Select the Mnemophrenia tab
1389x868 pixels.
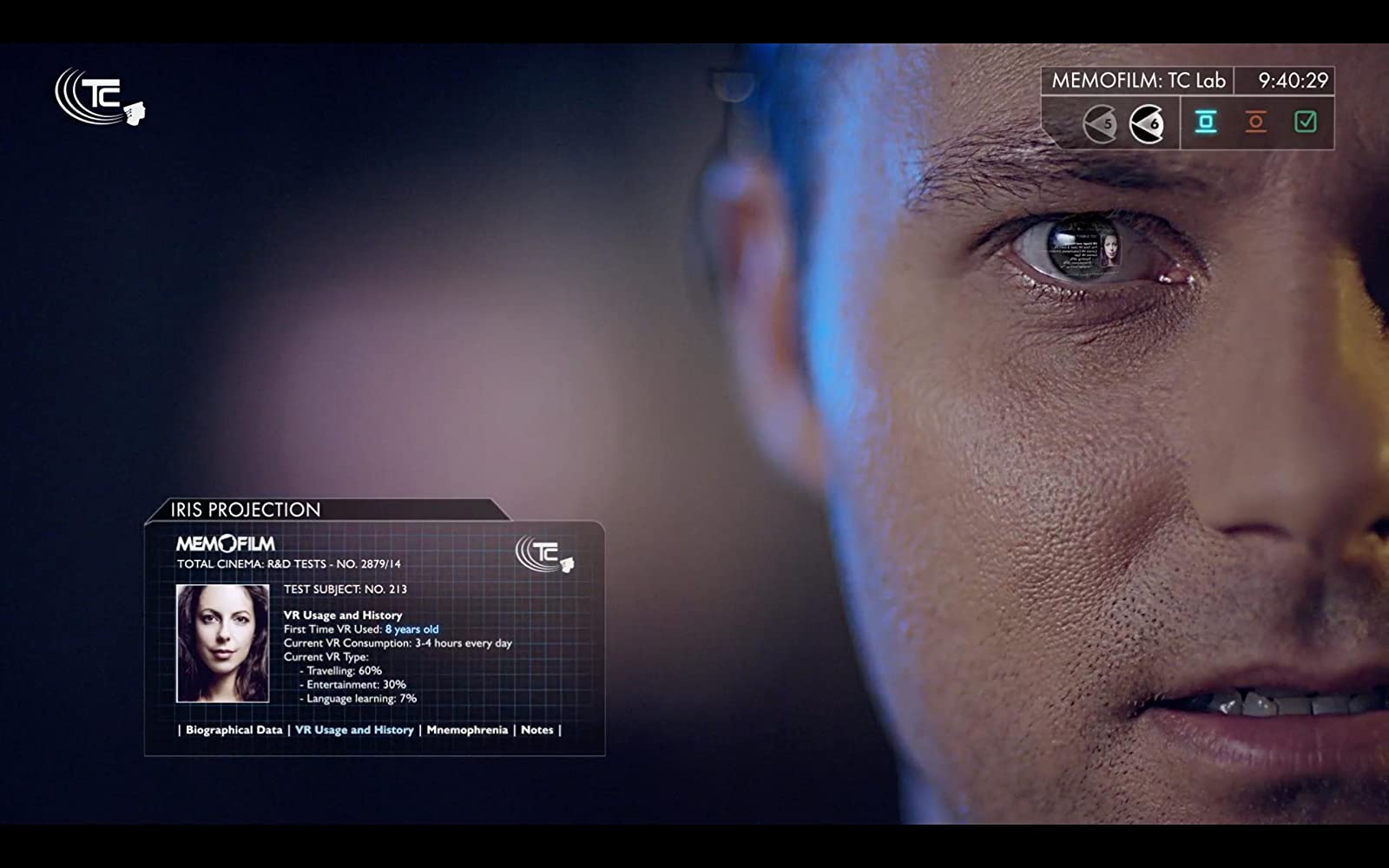(467, 730)
